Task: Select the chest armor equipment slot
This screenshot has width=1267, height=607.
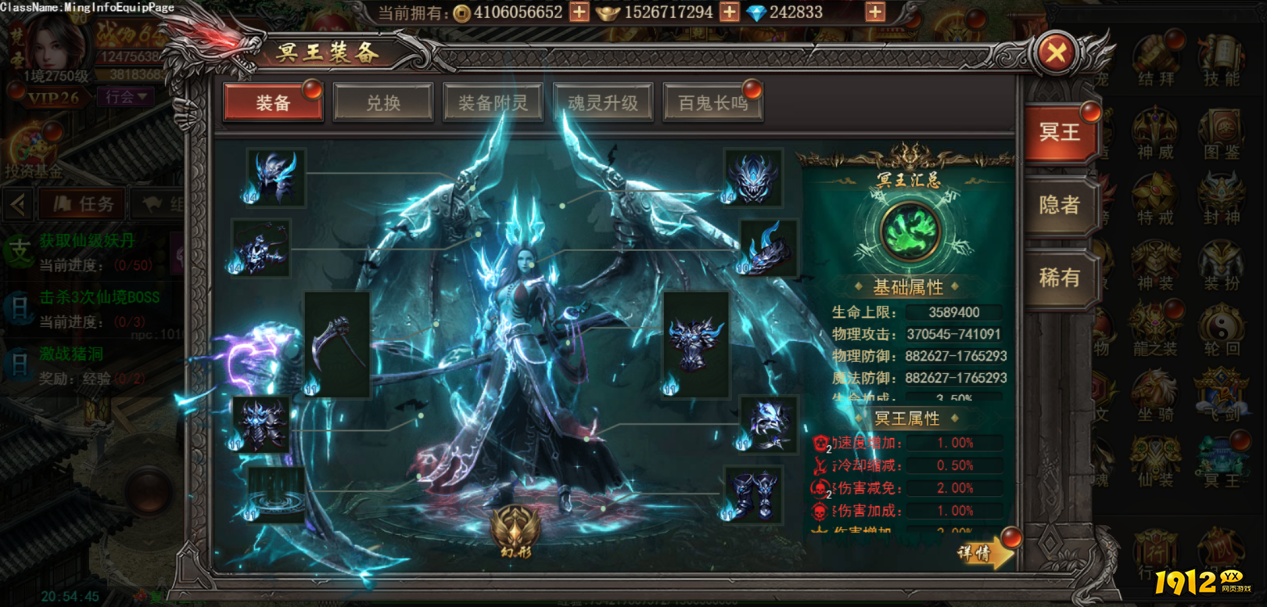Action: pos(696,343)
